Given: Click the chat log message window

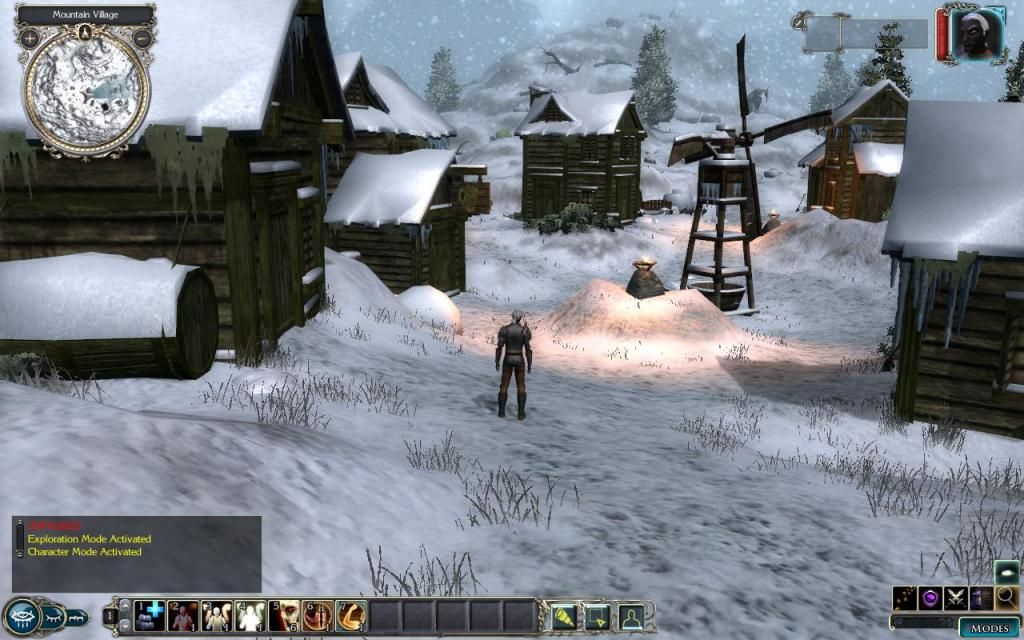Looking at the screenshot, I should pyautogui.click(x=137, y=553).
